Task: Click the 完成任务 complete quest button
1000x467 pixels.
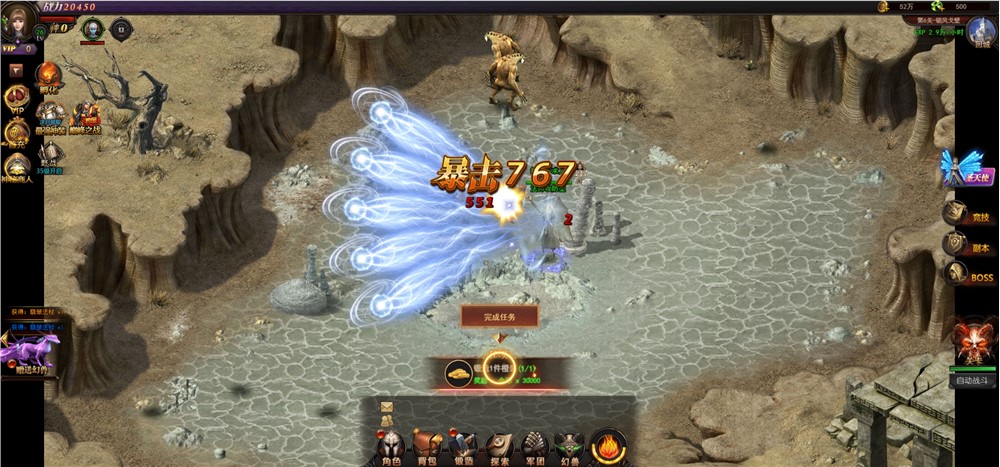Action: point(500,316)
